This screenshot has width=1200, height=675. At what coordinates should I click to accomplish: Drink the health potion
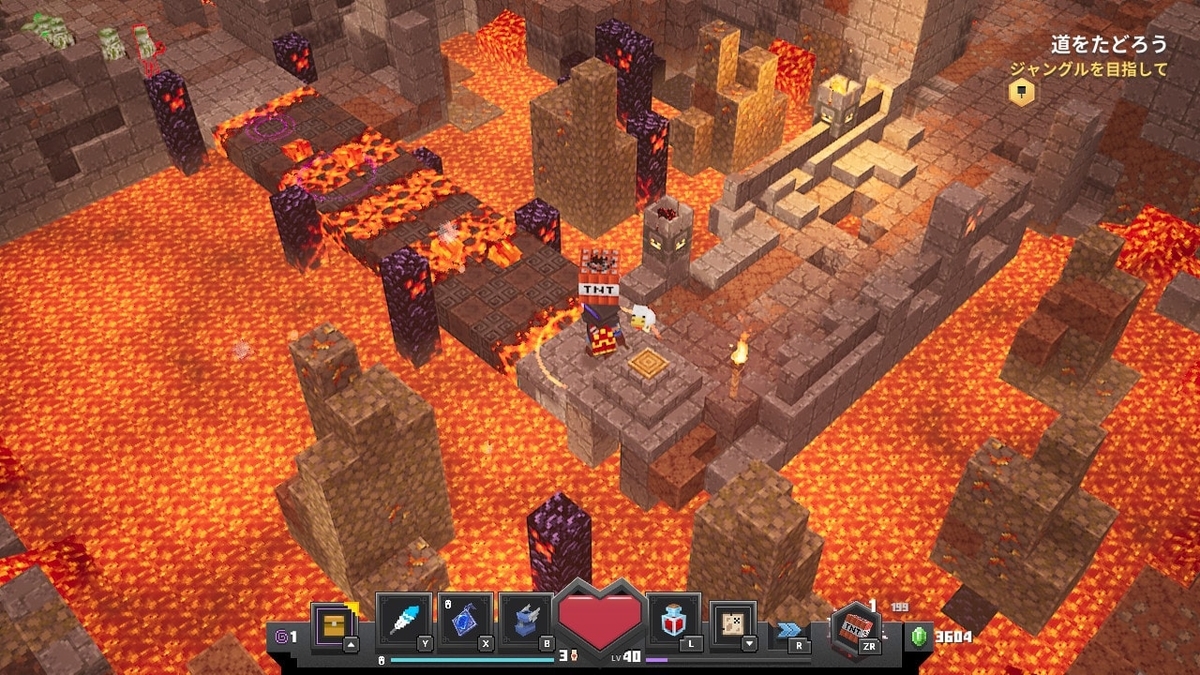tap(673, 622)
